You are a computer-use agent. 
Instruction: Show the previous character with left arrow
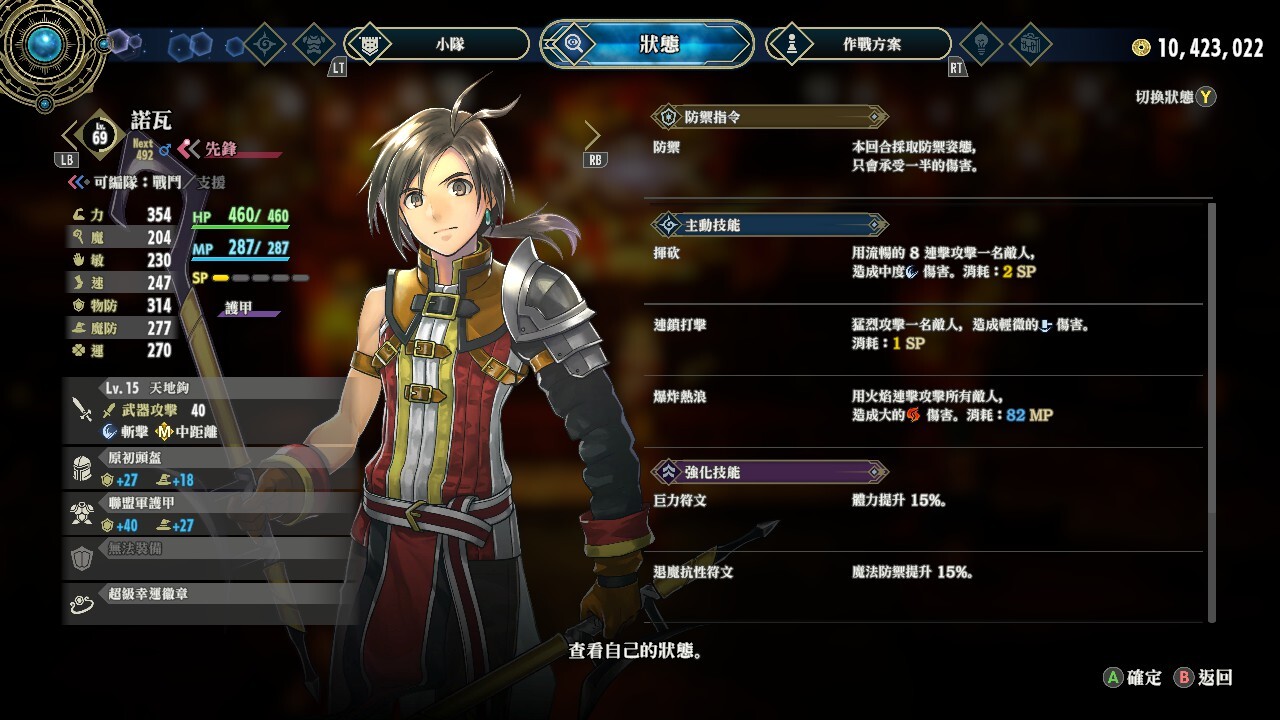pos(70,135)
